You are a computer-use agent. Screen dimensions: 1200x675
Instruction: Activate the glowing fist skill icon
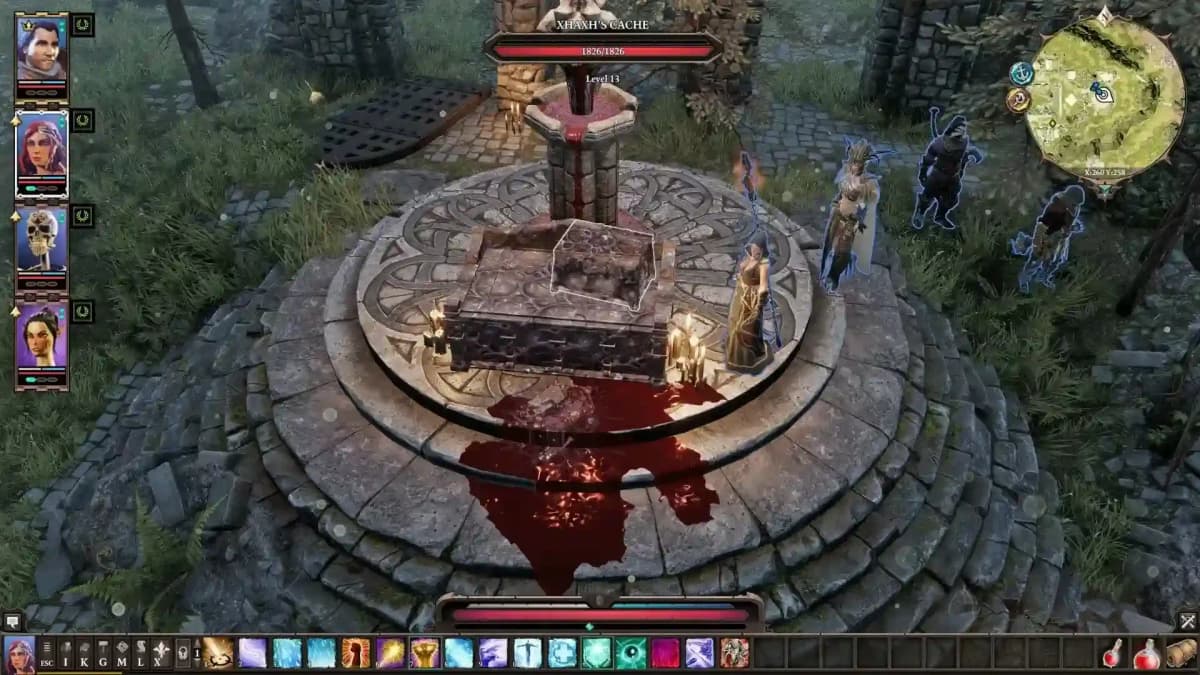click(x=356, y=653)
